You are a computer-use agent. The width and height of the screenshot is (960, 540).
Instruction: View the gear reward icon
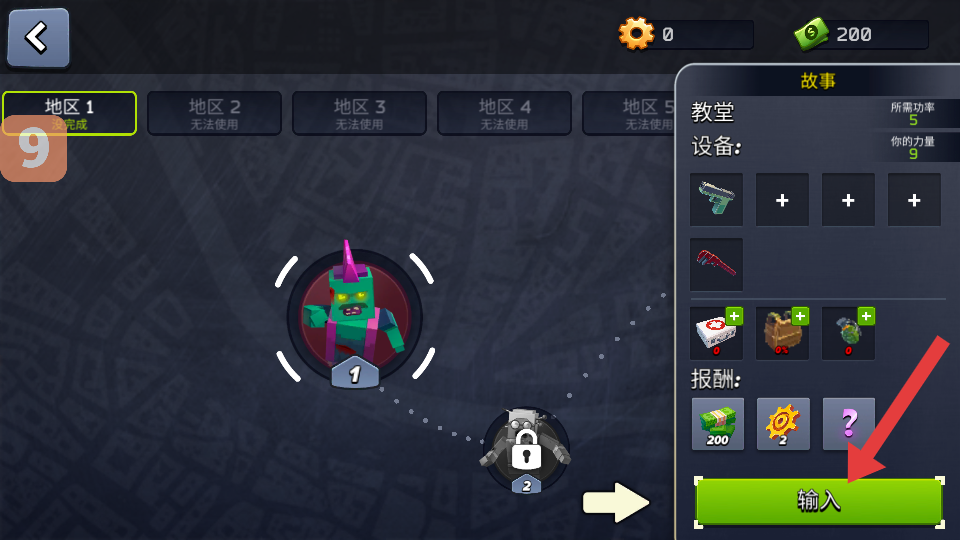pyautogui.click(x=783, y=423)
